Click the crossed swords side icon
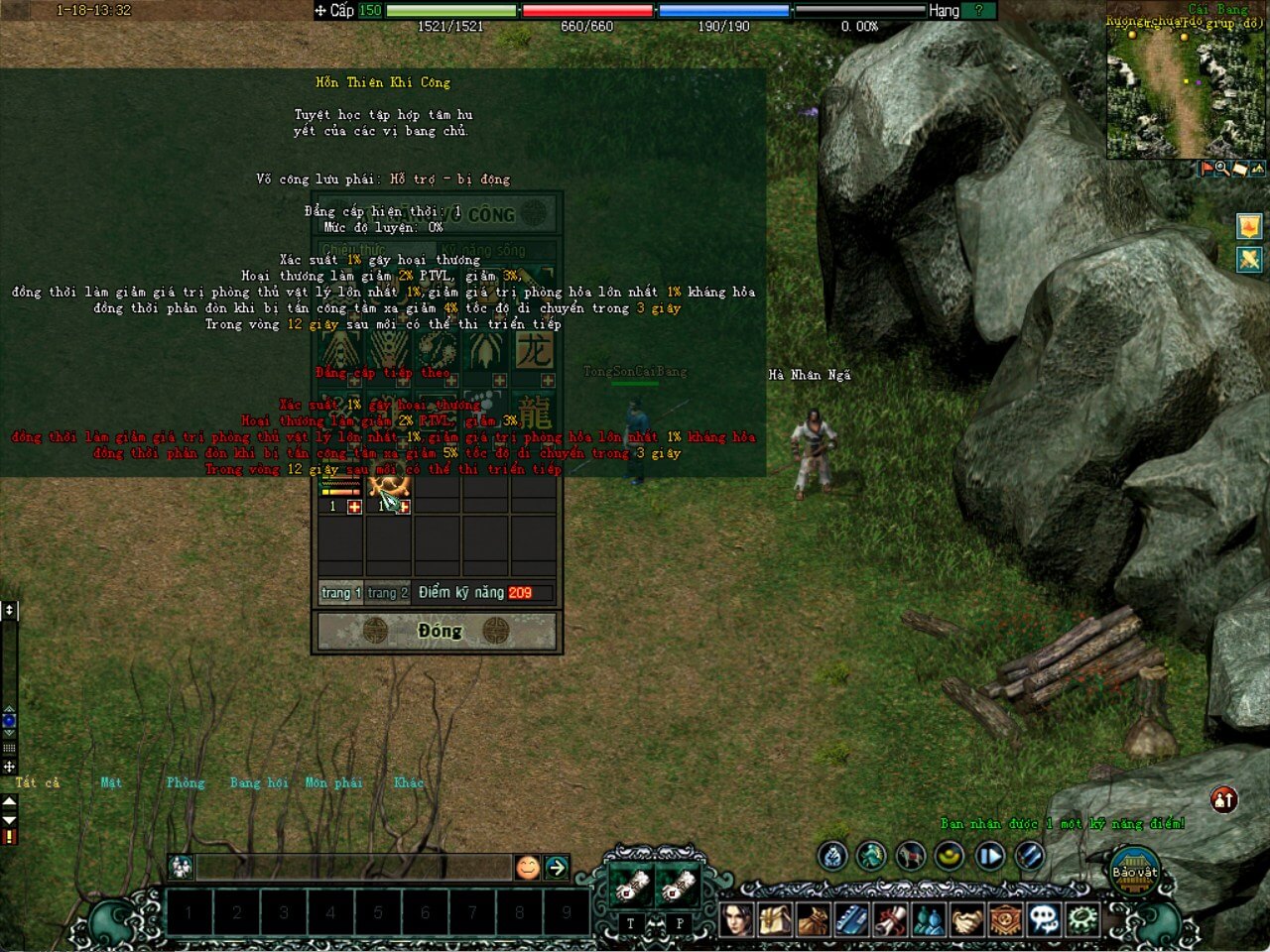1270x952 pixels. pos(1249,260)
